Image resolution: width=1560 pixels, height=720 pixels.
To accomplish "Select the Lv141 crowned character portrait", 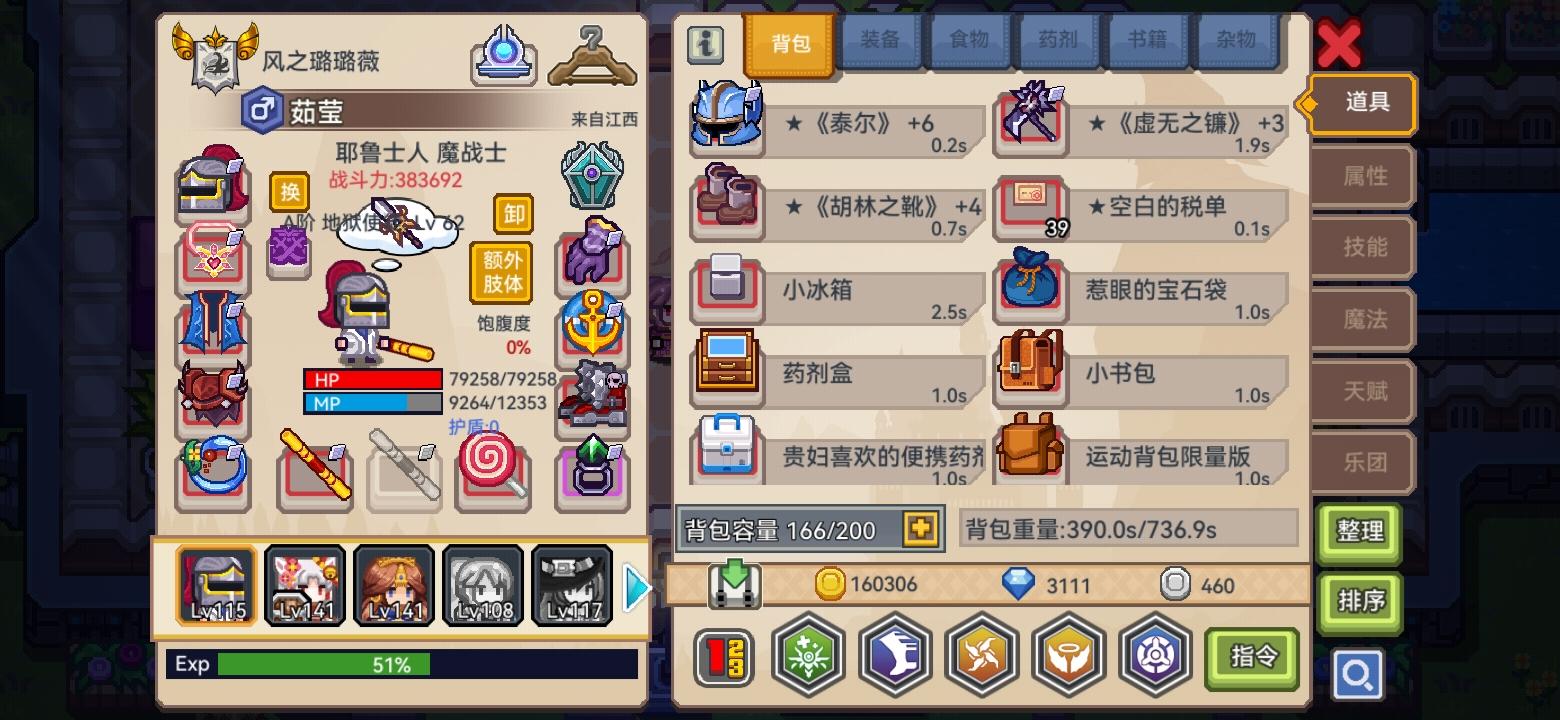I will 394,585.
